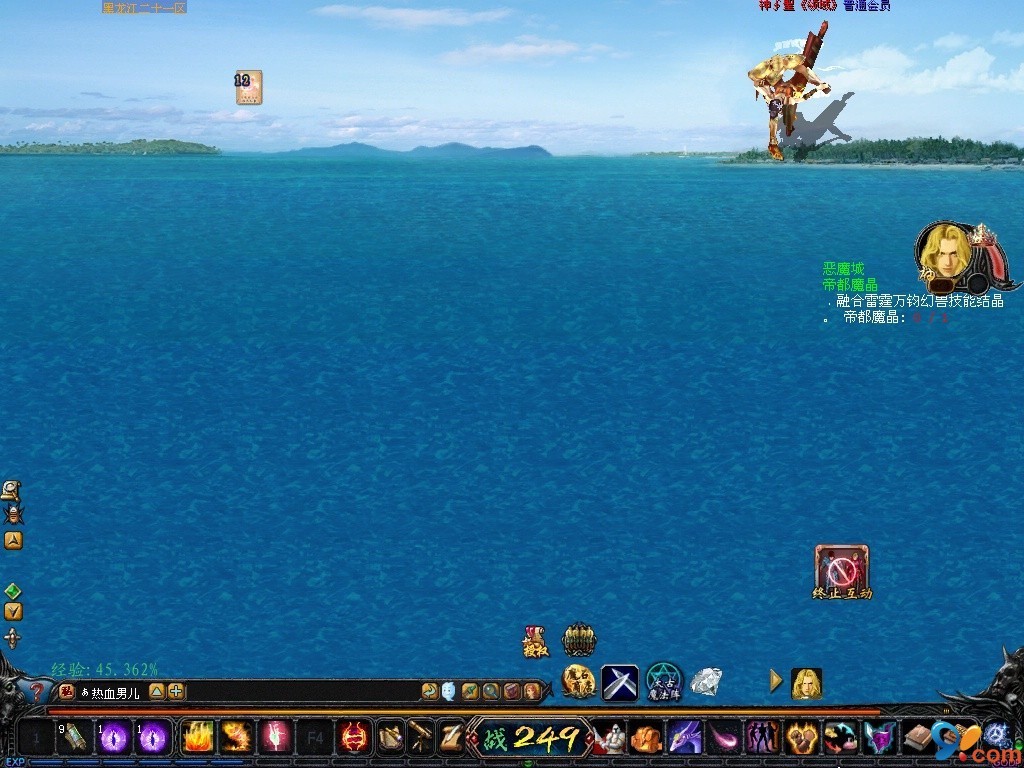
Task: Click the blonde character portrait at top right
Action: tap(944, 251)
